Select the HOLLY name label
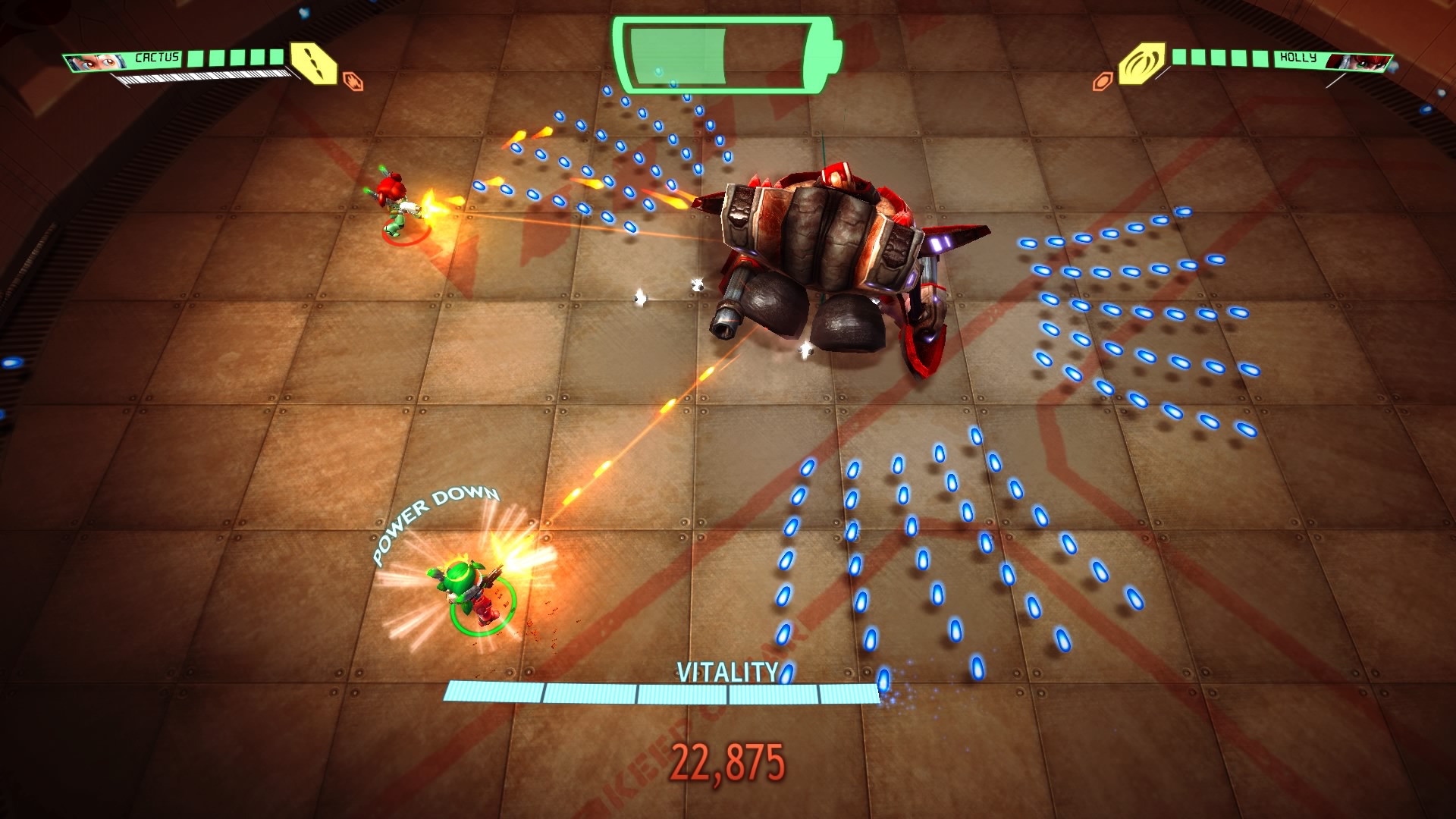Viewport: 1456px width, 819px height. click(x=1298, y=58)
